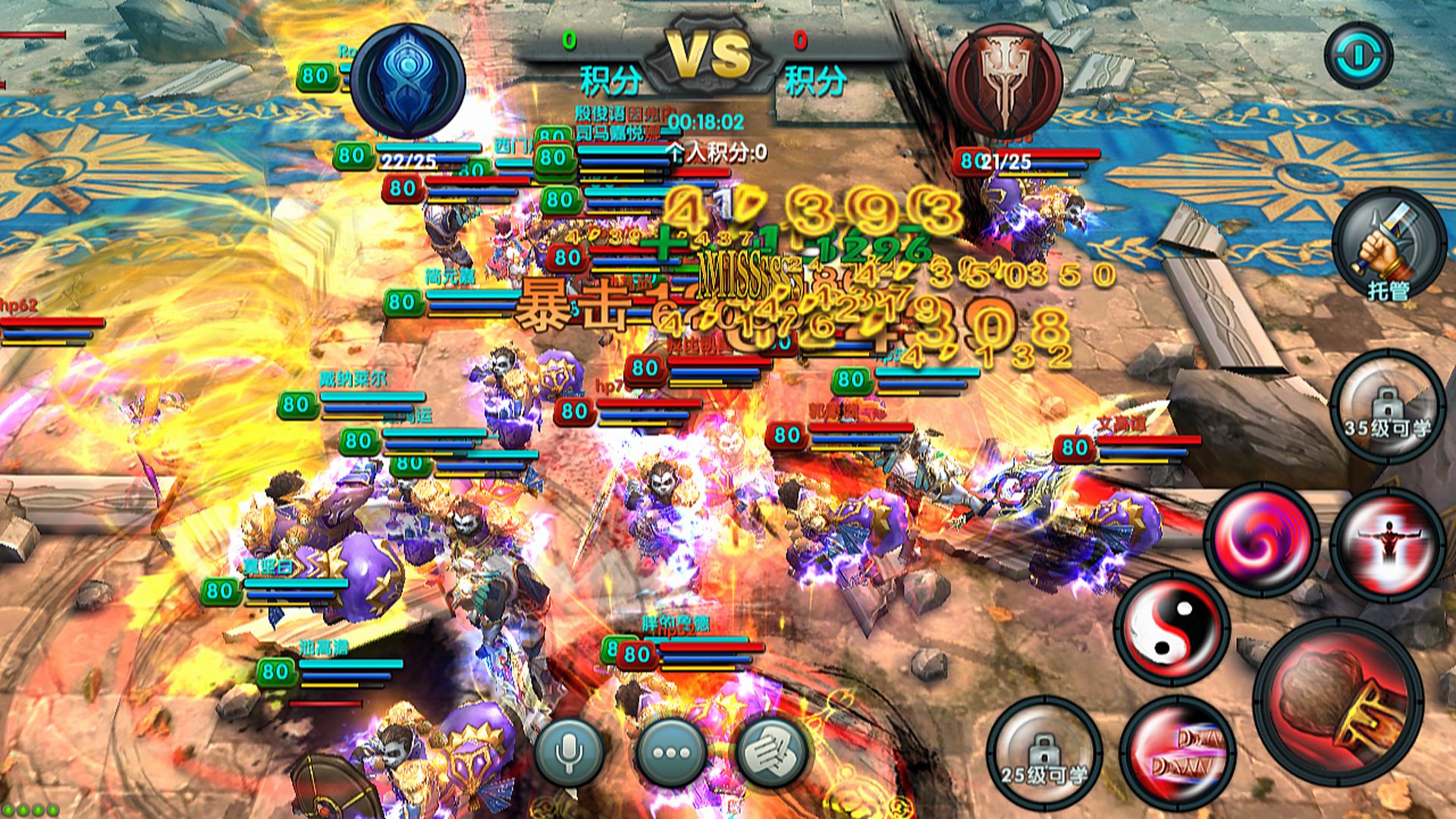Toggle the 托管 auto-battle button
1456x819 pixels.
coord(1389,245)
